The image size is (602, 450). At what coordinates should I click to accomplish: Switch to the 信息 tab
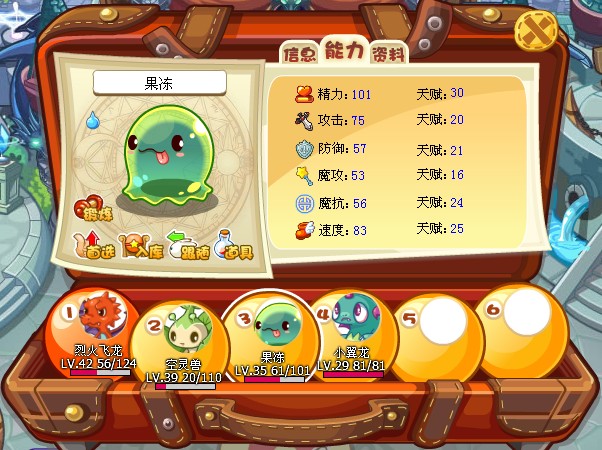click(299, 53)
